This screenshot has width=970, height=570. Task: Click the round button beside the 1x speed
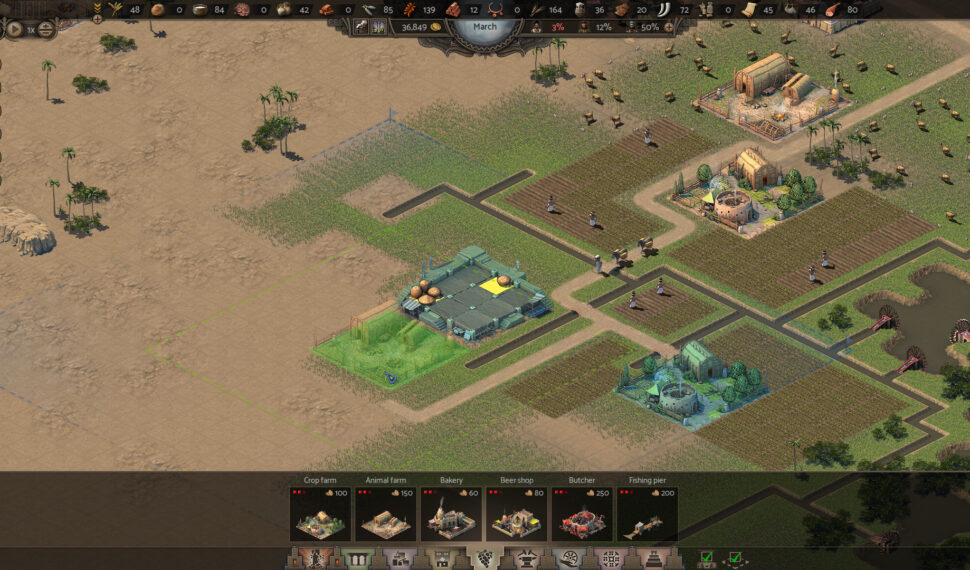46,29
